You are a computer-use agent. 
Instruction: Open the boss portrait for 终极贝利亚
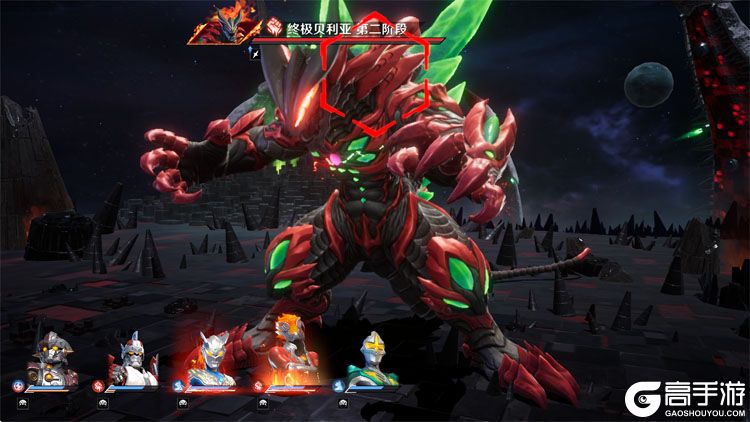tap(217, 25)
